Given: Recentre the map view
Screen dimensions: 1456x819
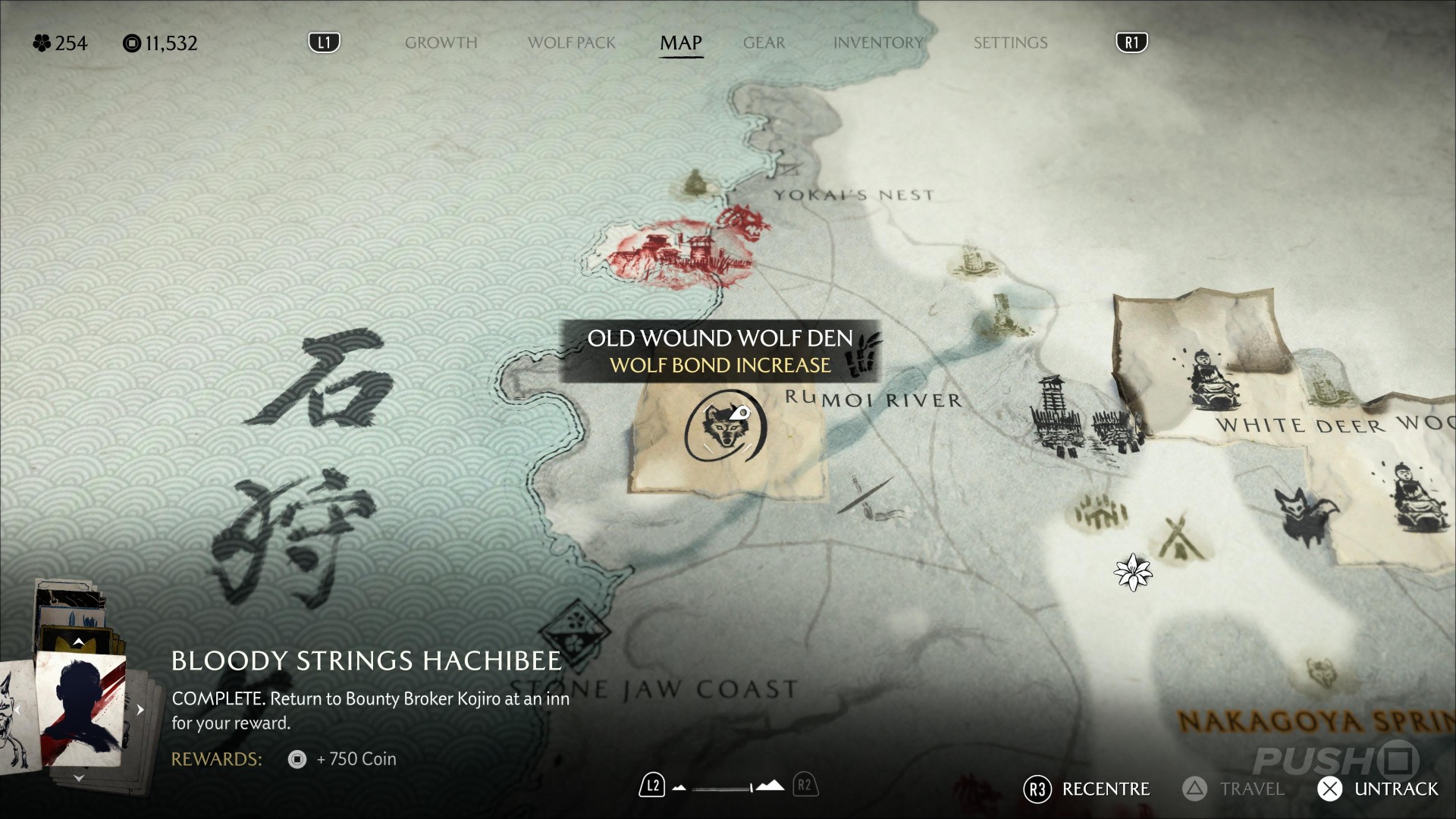Looking at the screenshot, I should pos(1087,789).
